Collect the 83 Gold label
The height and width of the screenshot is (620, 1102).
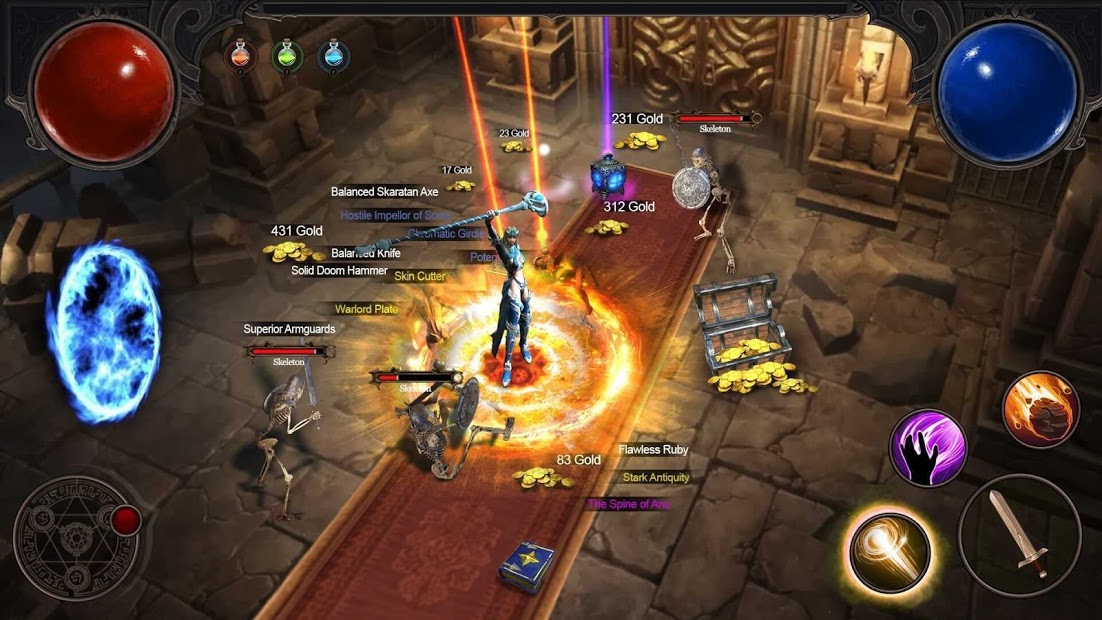click(x=579, y=460)
